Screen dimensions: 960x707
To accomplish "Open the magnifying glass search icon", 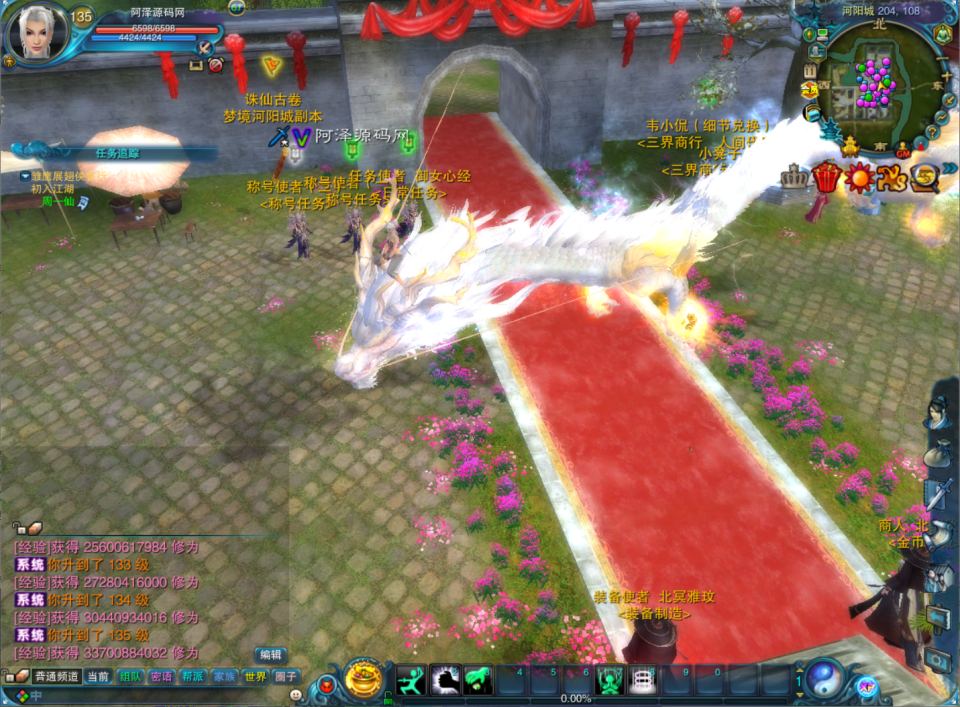I will 923,177.
